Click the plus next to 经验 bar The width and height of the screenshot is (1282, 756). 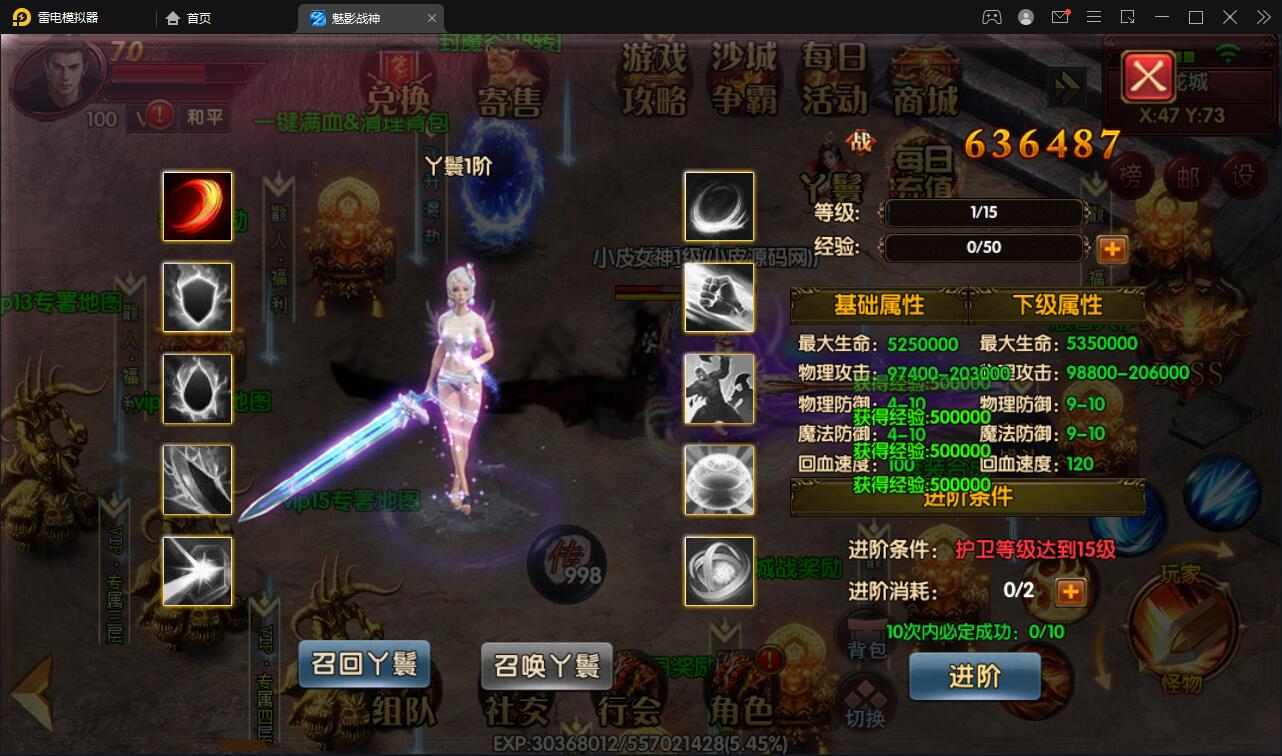(x=1111, y=249)
